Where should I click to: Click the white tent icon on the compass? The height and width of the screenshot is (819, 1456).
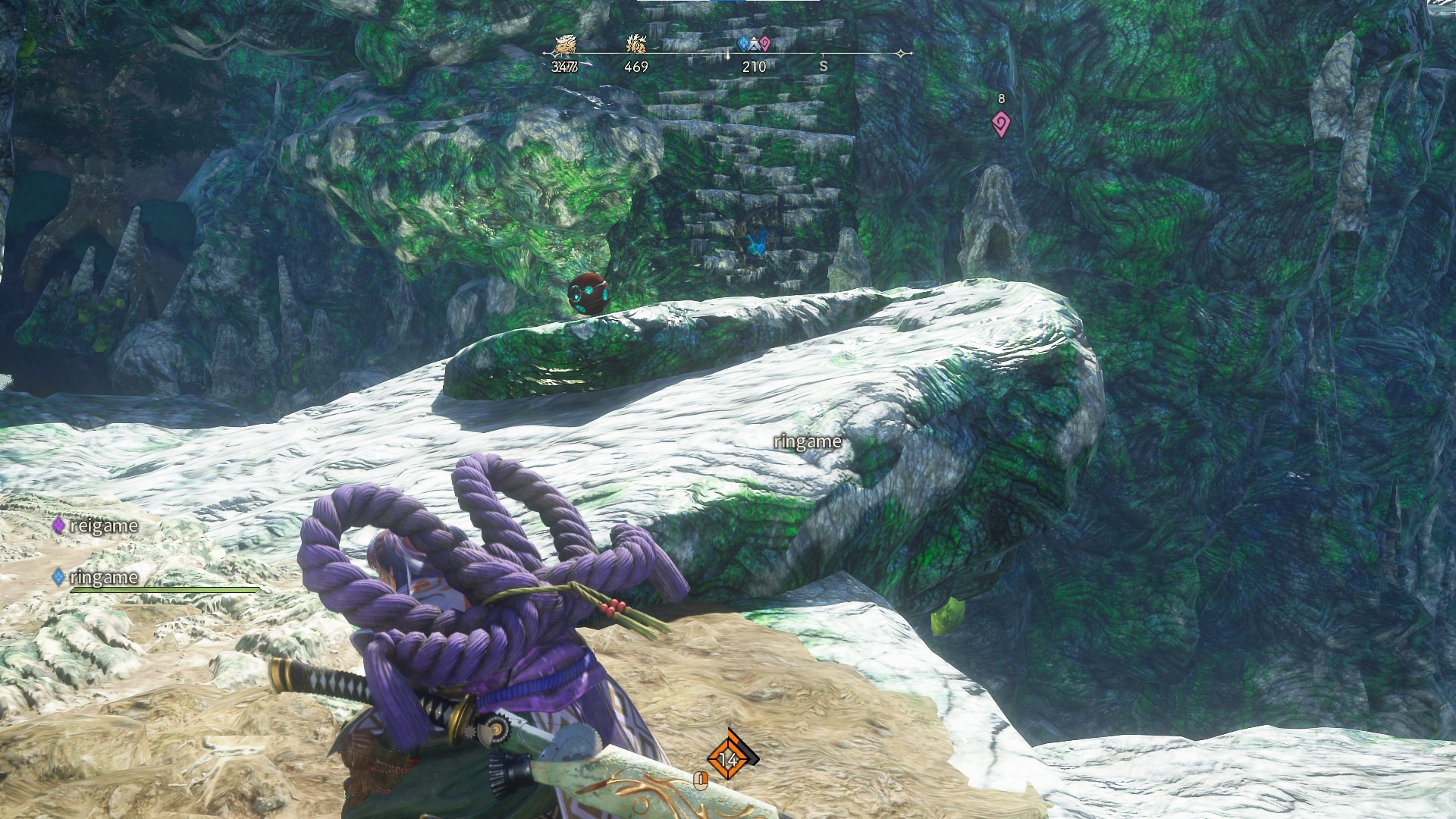click(x=755, y=45)
